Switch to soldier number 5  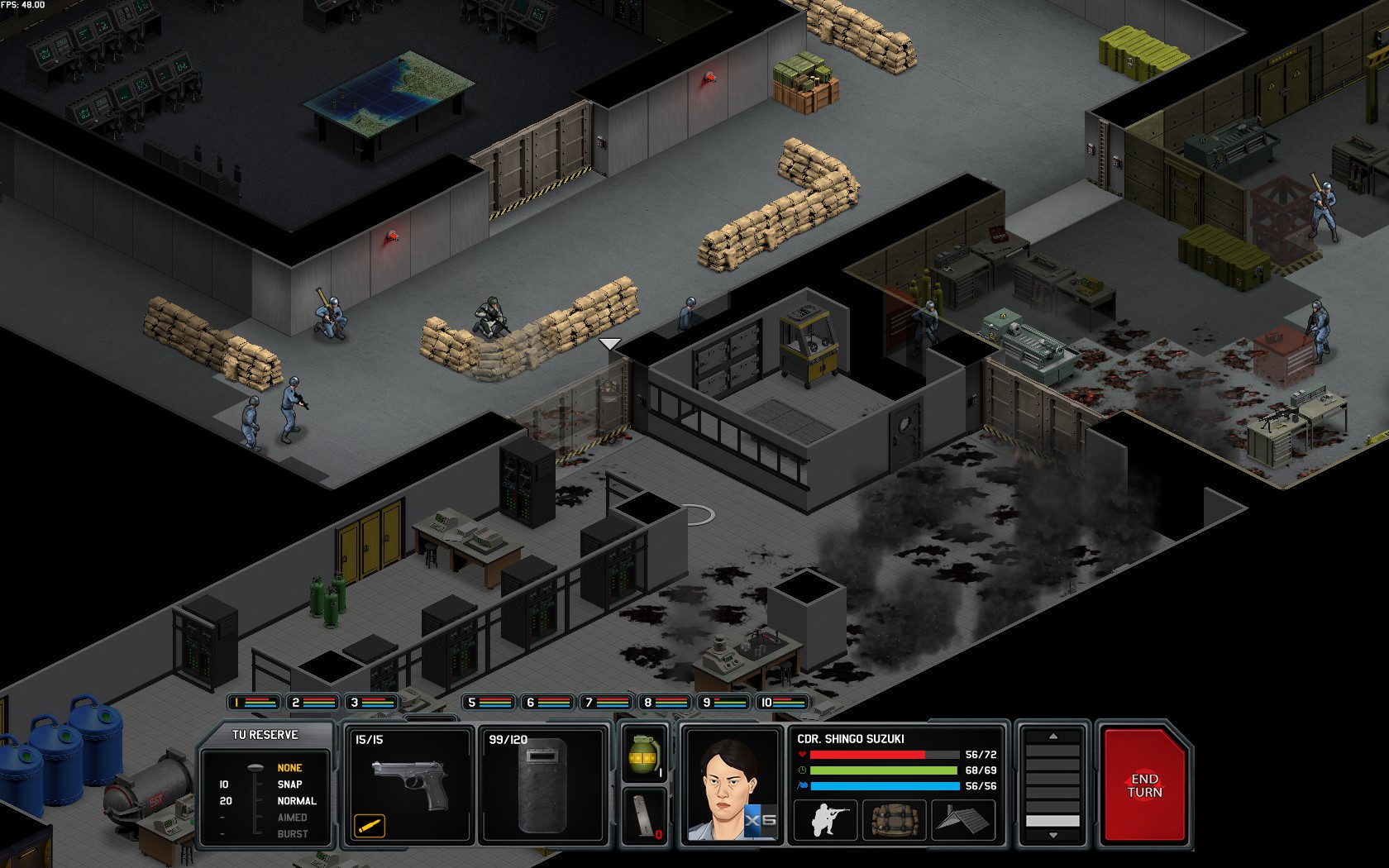tap(489, 703)
